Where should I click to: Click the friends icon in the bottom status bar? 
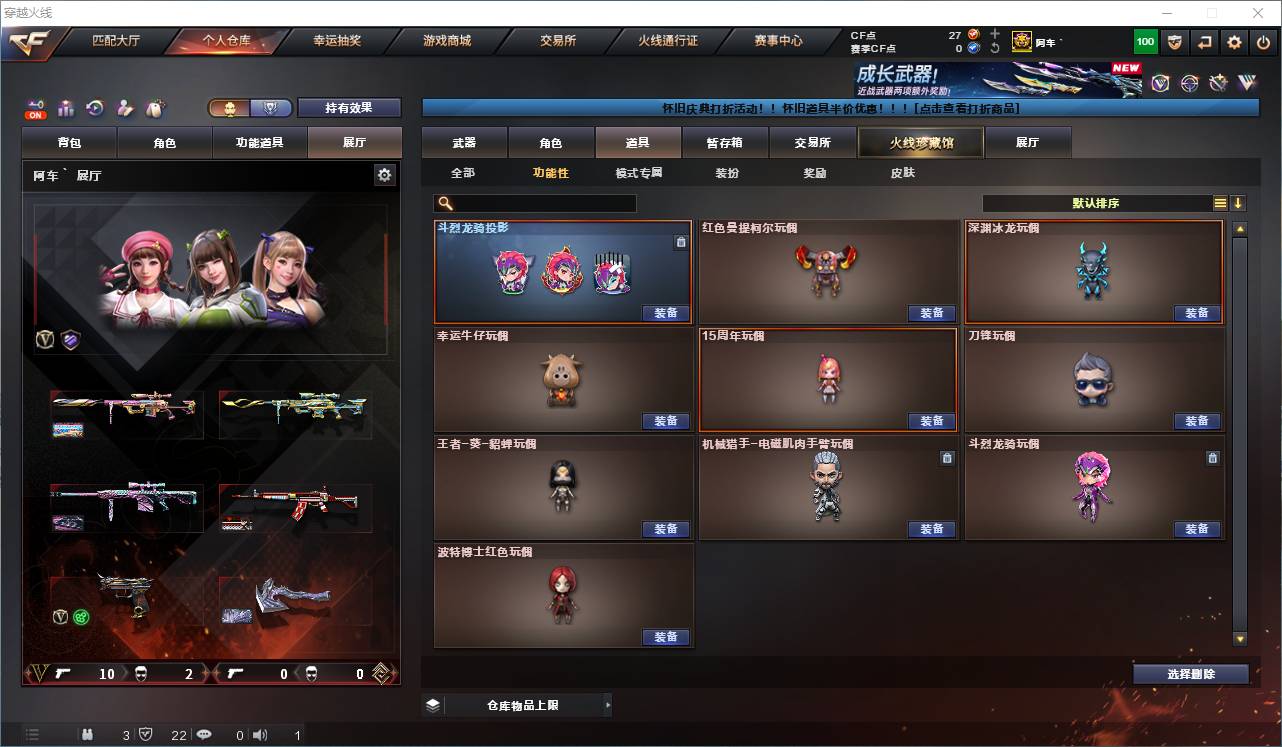[x=88, y=735]
